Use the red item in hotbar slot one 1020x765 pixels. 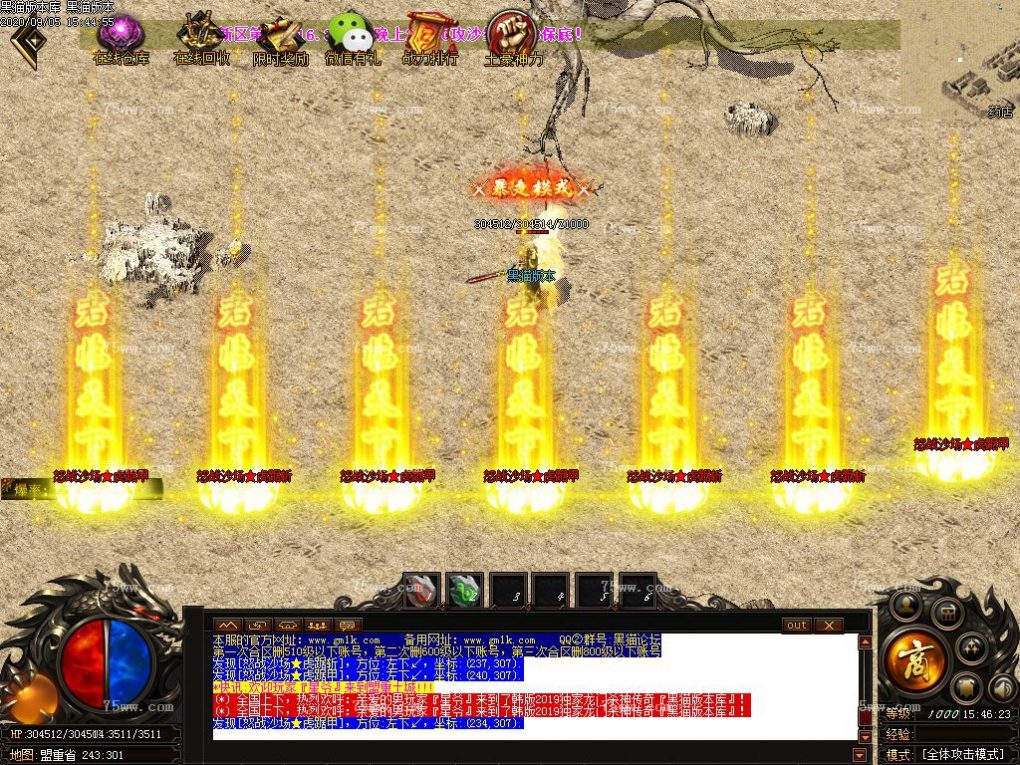click(x=421, y=590)
